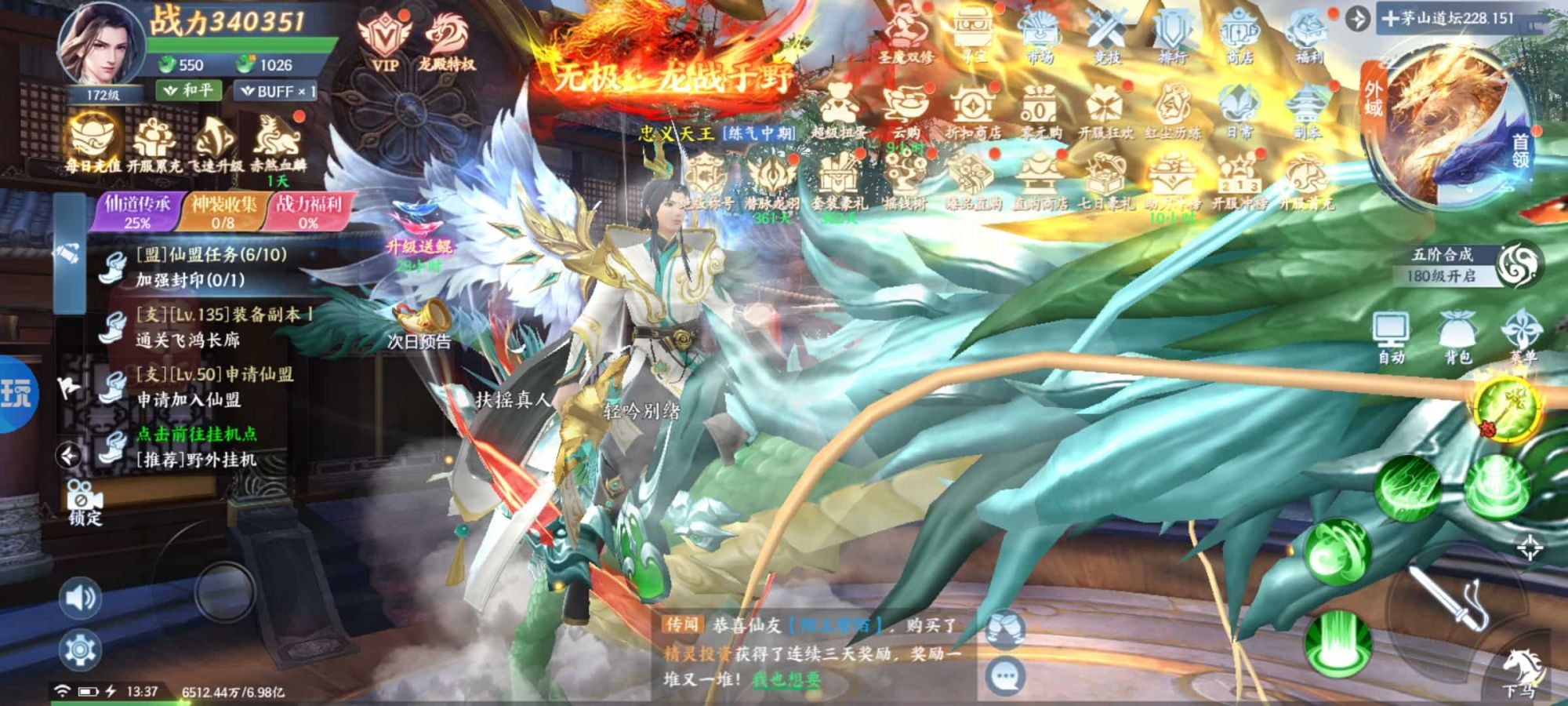The width and height of the screenshot is (1568, 706).
Task: Open the 战力福利 tab
Action: tap(308, 212)
